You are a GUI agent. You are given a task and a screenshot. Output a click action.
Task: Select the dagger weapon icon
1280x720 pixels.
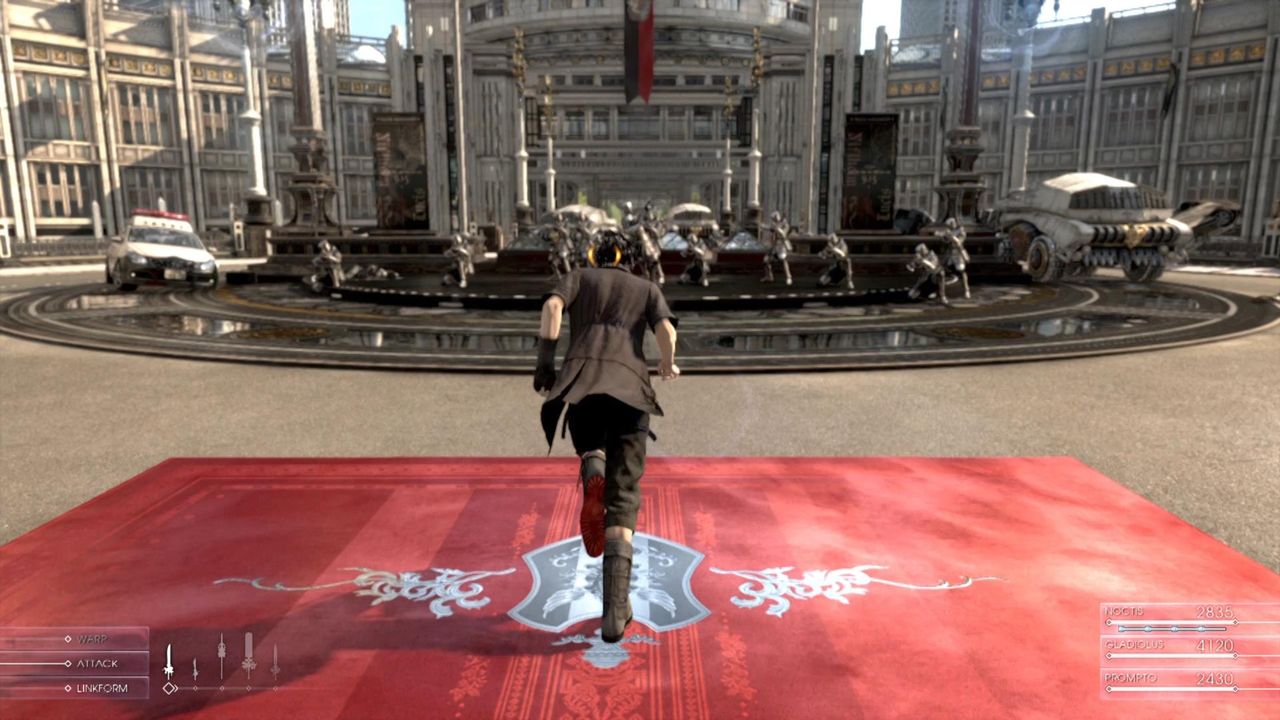tap(195, 667)
